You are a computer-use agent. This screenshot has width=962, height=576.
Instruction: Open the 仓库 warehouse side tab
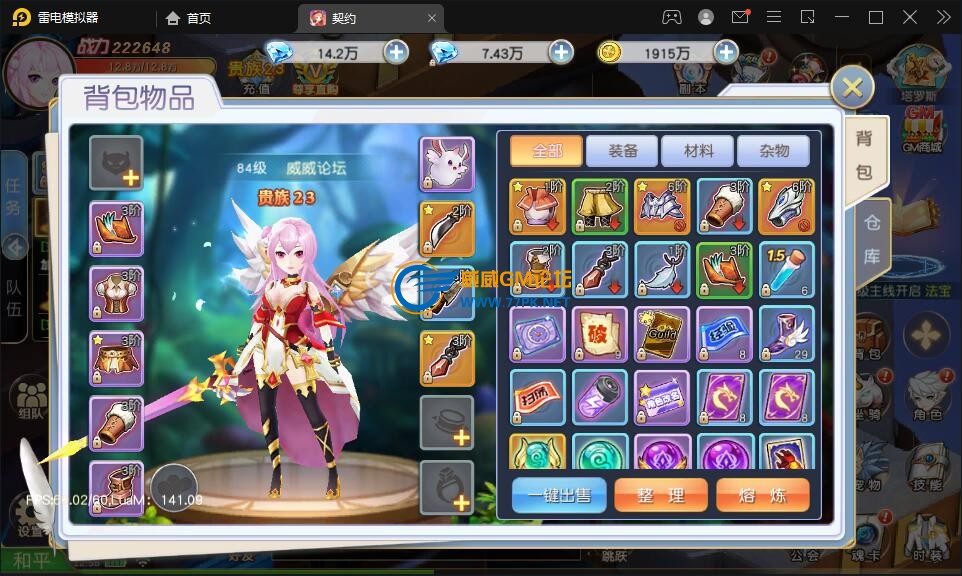(870, 239)
